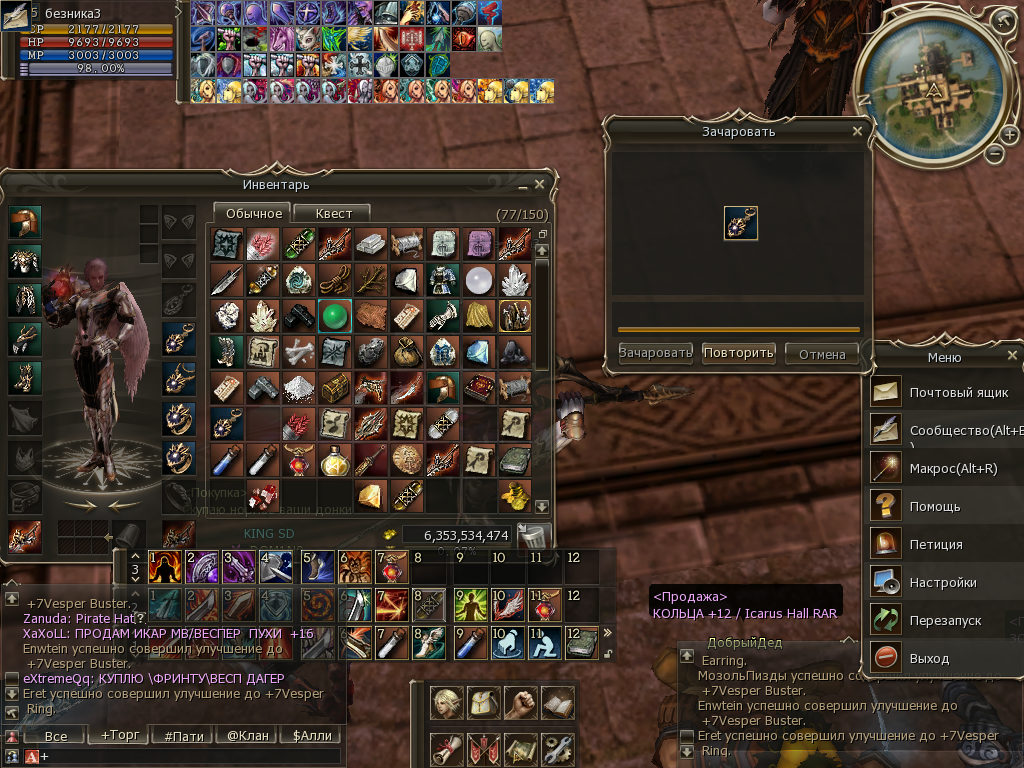This screenshot has height=768, width=1024.
Task: Switch to the Квест inventory tab
Action: [333, 213]
